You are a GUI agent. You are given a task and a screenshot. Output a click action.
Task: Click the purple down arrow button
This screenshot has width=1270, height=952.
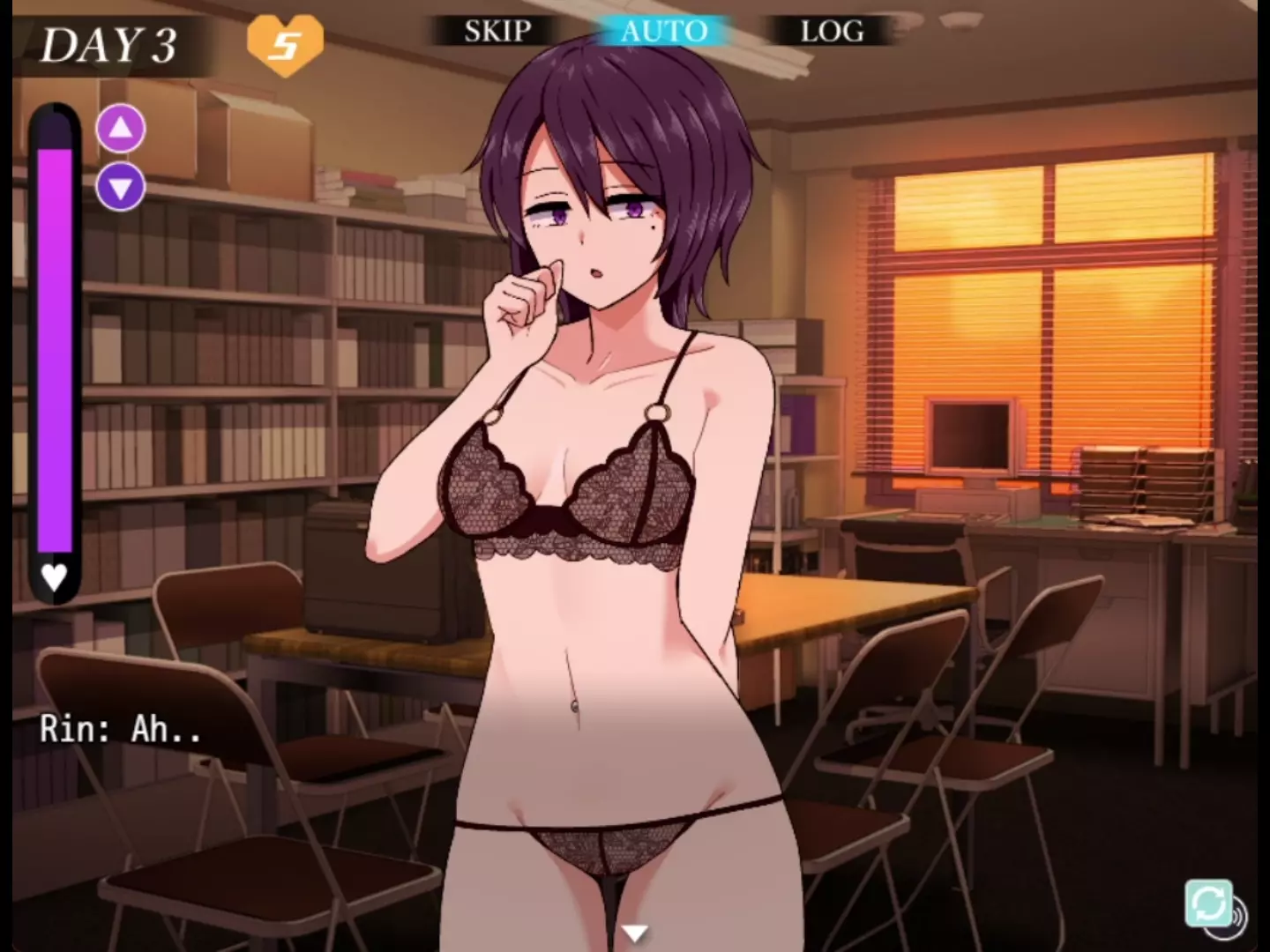pos(121,187)
